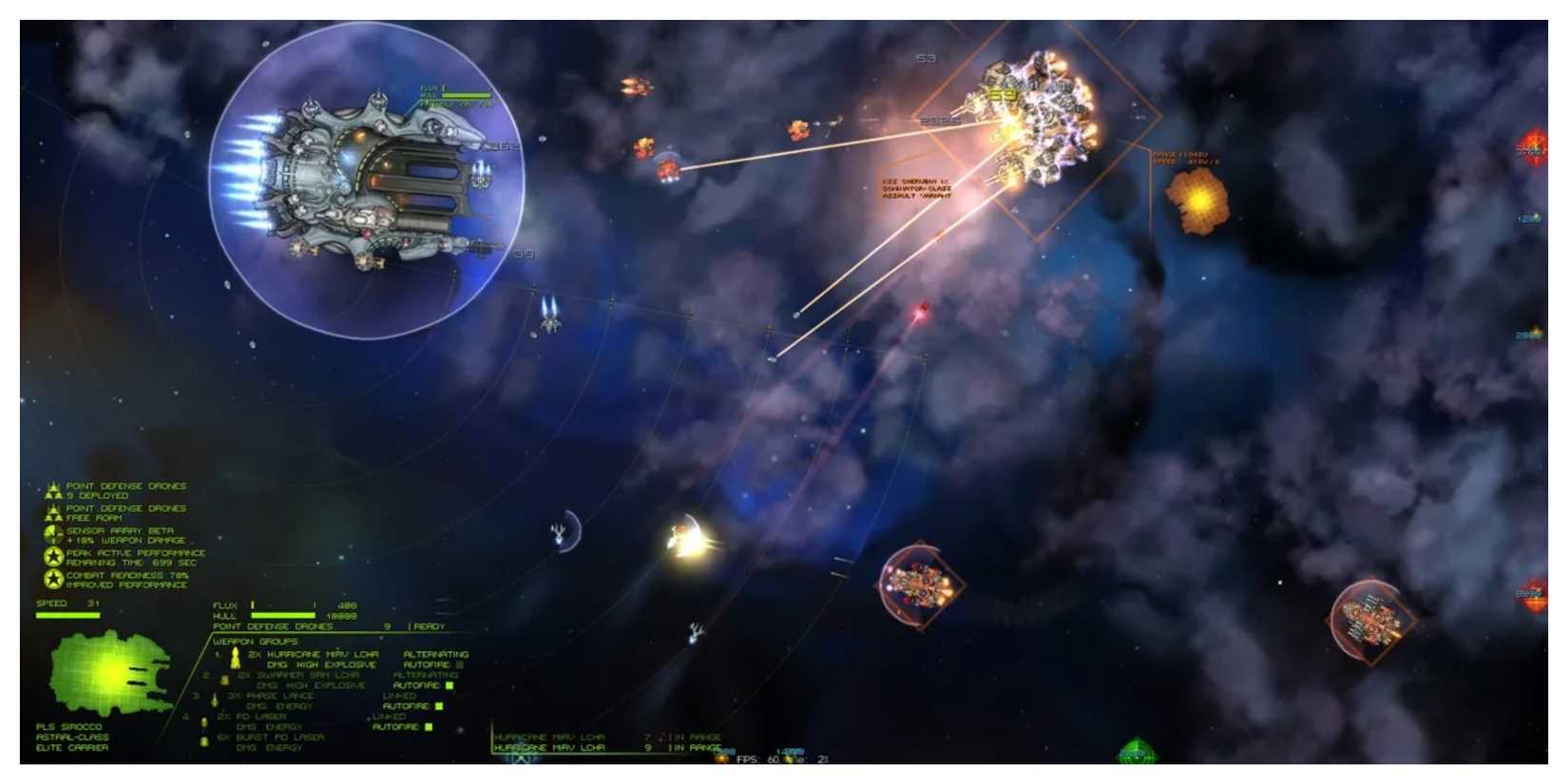Click the Hurricane MIRV LCHR weapon icon
Screen dimensions: 1568x784
click(234, 659)
